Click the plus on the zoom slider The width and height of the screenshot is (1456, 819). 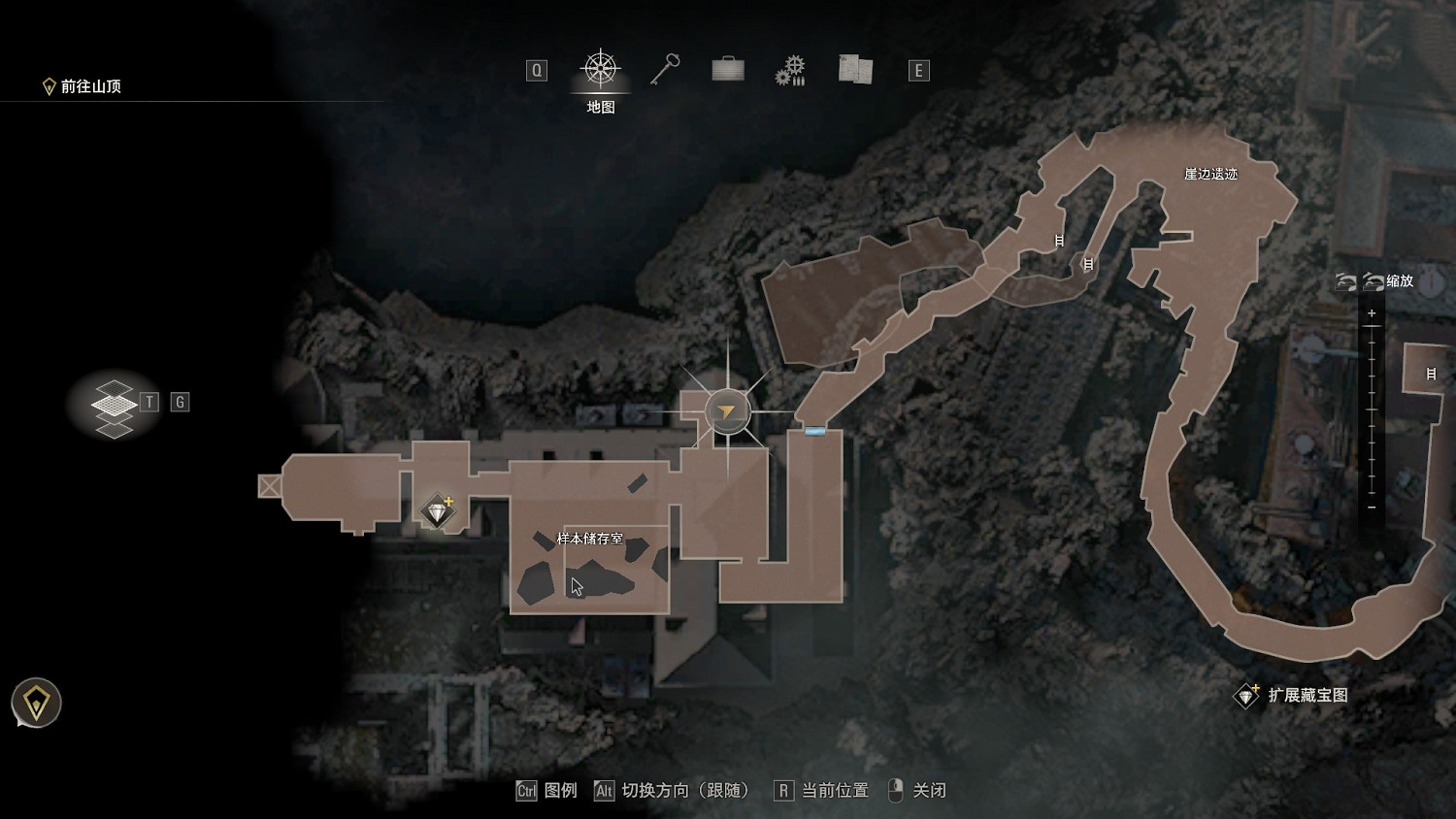(1372, 312)
